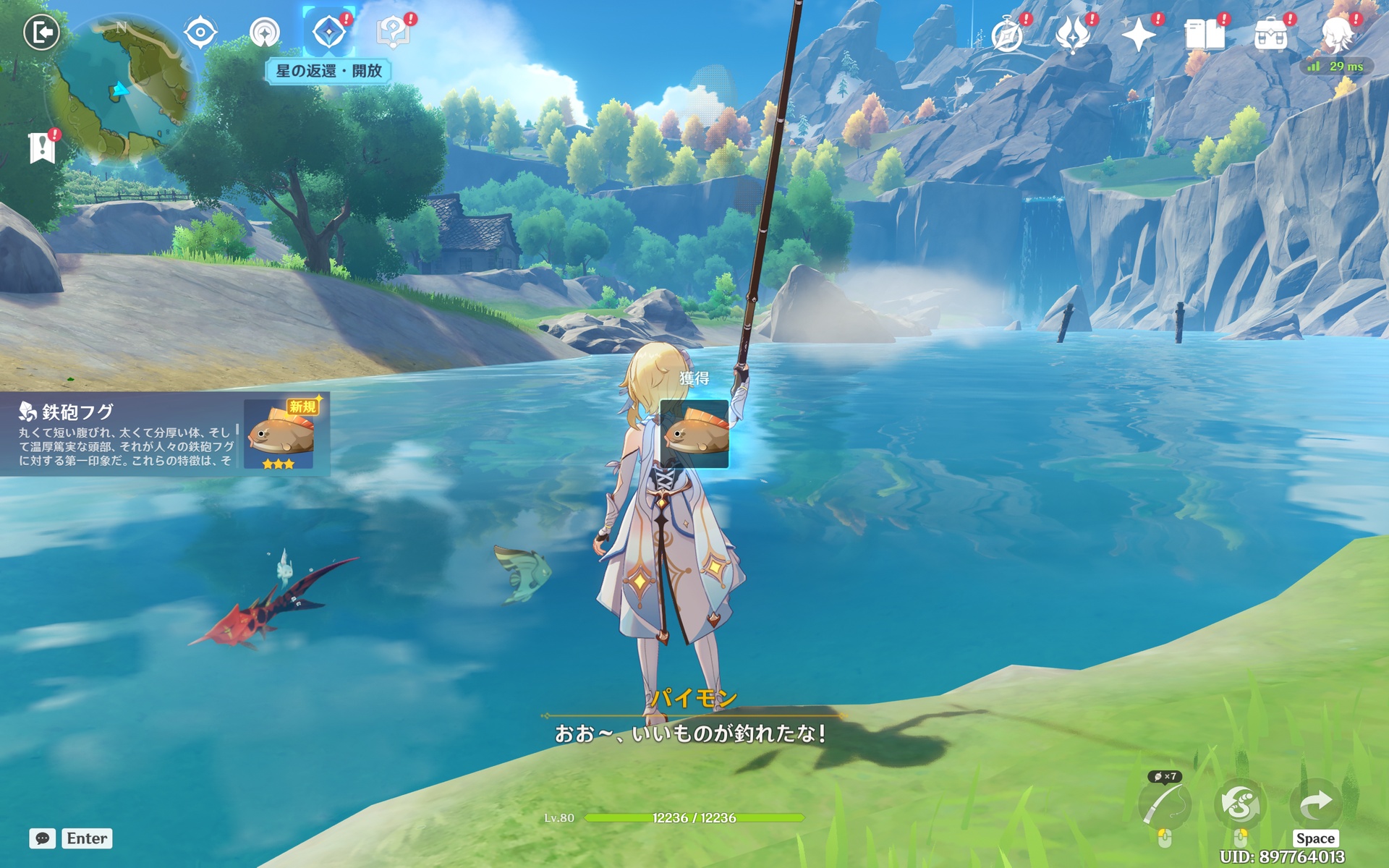This screenshot has width=1389, height=868.
Task: Click the 獲得 pufferfish reward tile
Action: (694, 434)
